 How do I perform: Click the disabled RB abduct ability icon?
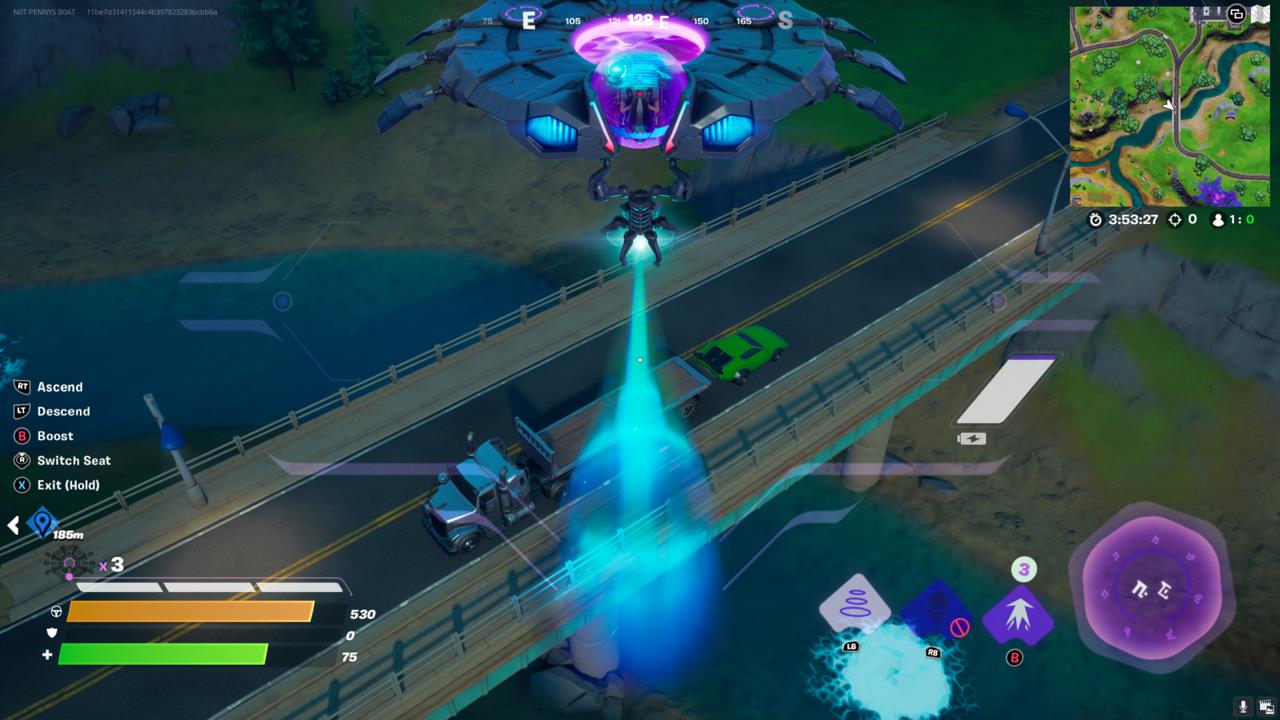click(936, 605)
